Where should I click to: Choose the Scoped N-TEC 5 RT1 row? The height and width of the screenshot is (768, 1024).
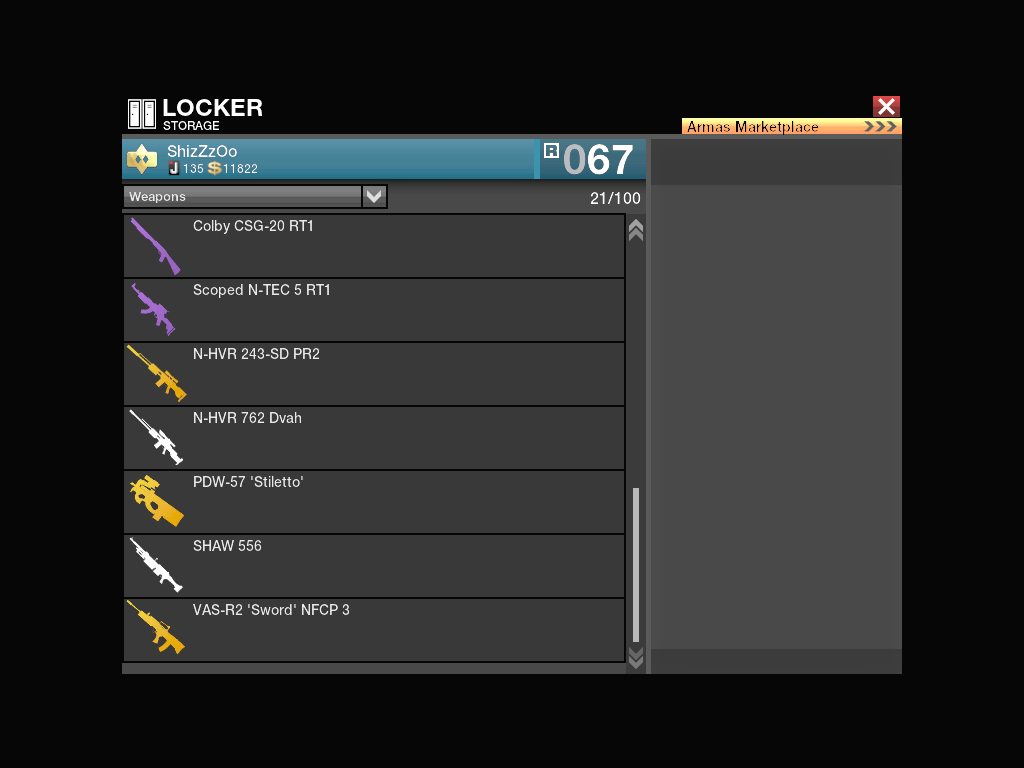(x=374, y=310)
